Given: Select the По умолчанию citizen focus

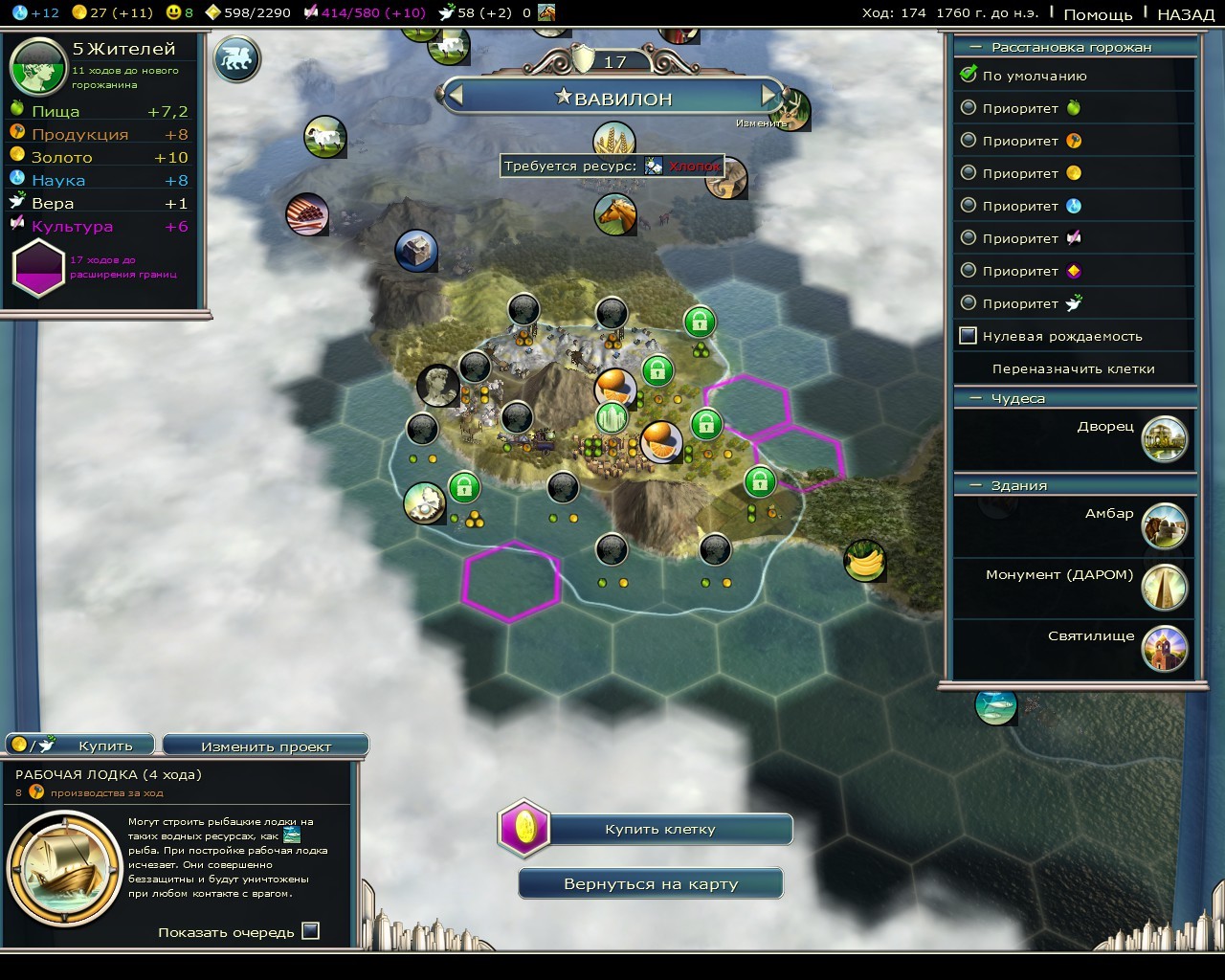Looking at the screenshot, I should click(969, 75).
